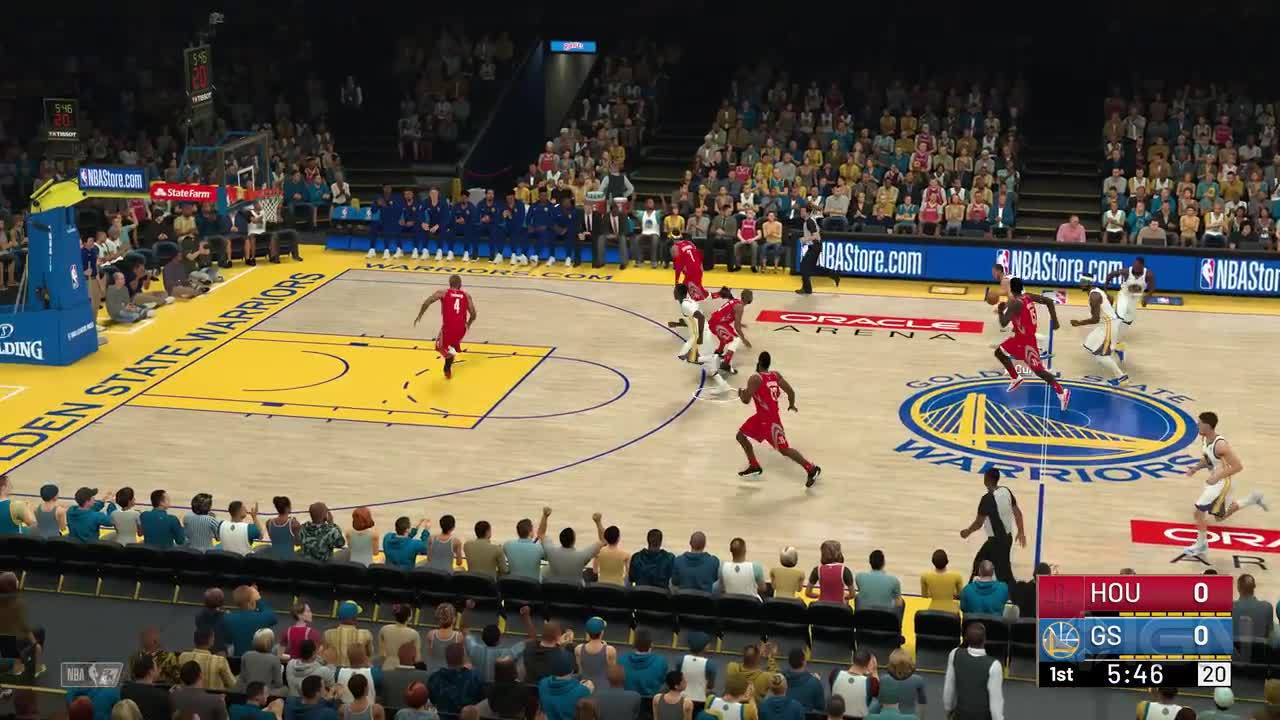Click the yellow timing bar under the HOU row

click(x=1175, y=613)
